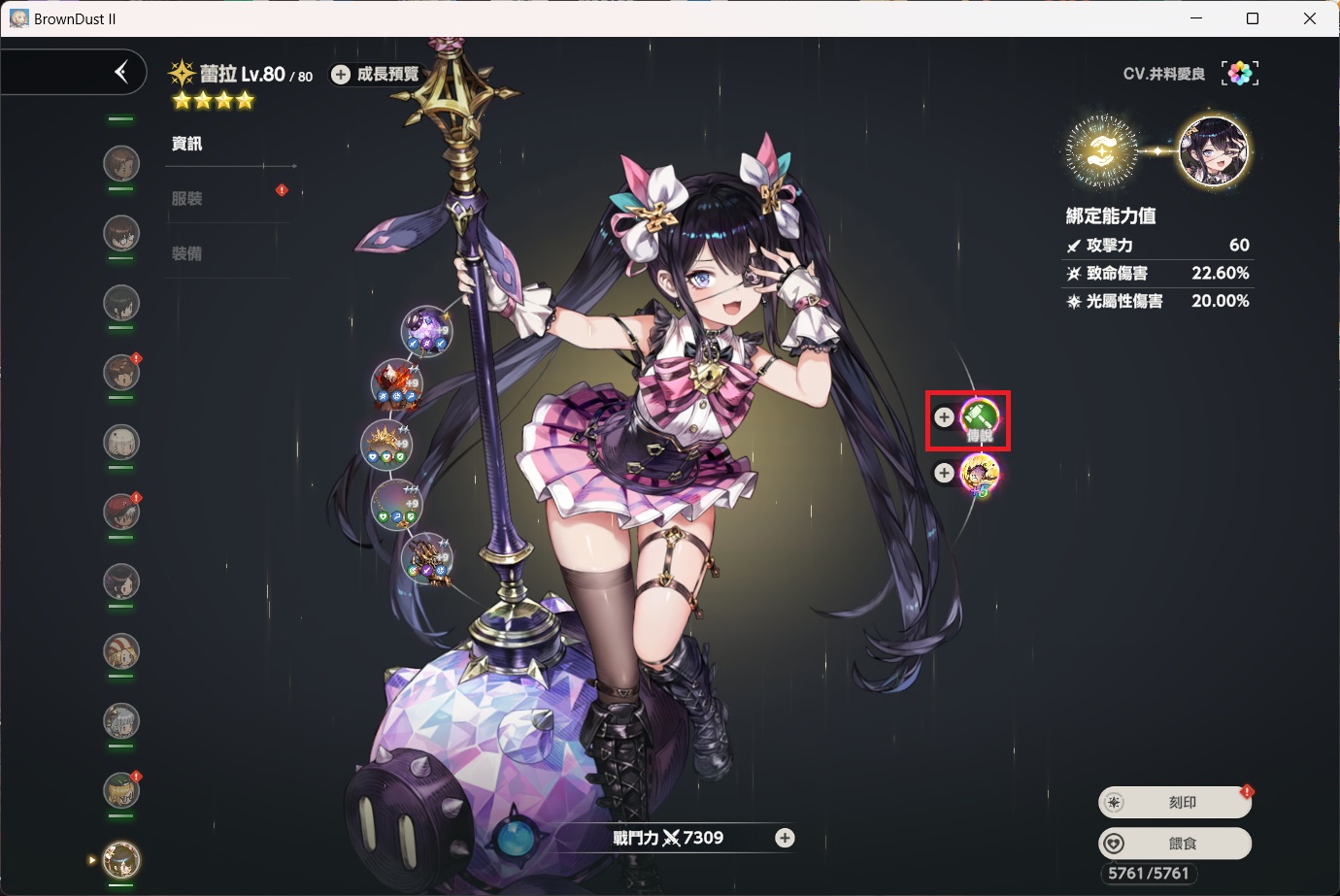Choose the red beret character in list
The width and height of the screenshot is (1340, 896).
coord(121,512)
